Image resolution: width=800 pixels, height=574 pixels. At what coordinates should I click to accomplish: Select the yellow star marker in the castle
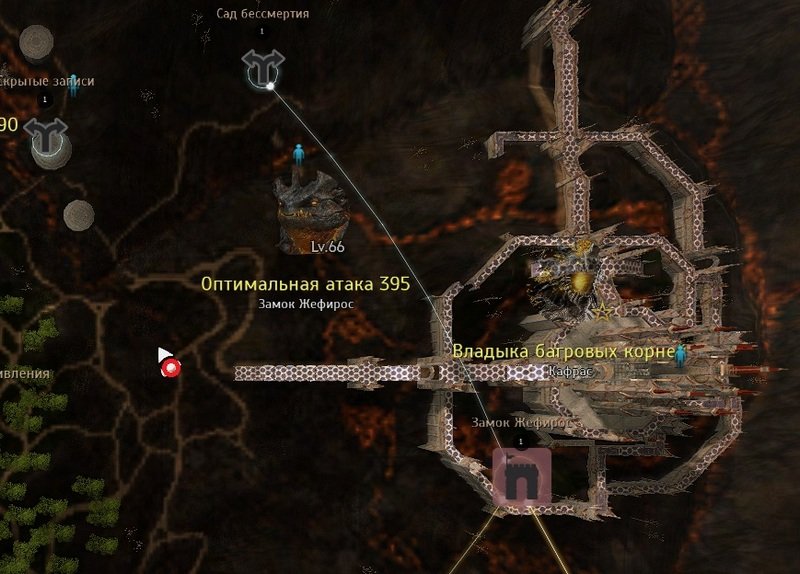602,313
